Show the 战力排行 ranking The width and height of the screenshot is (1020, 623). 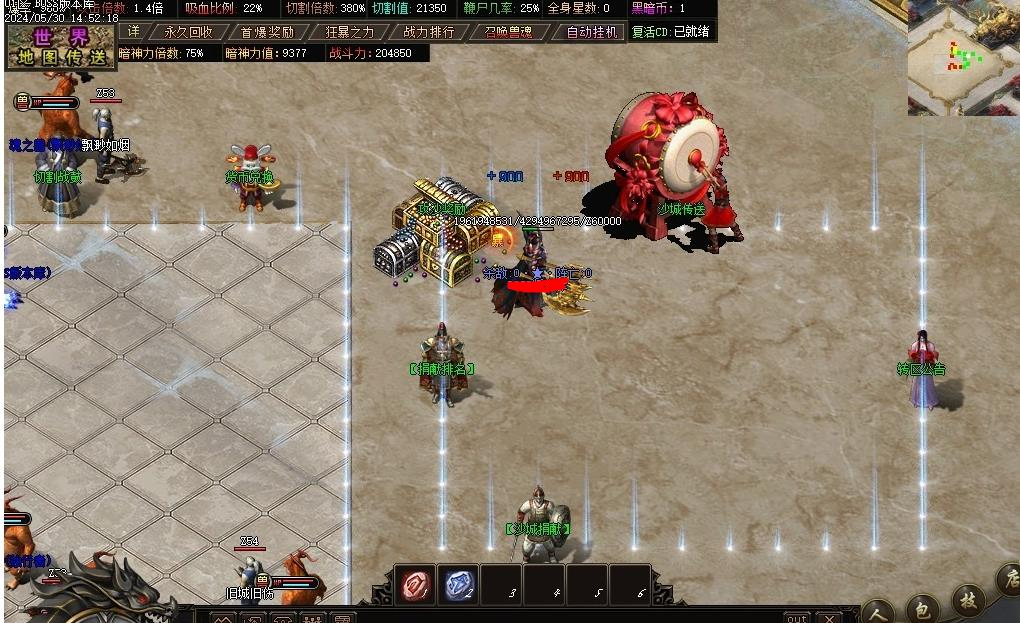click(x=429, y=32)
